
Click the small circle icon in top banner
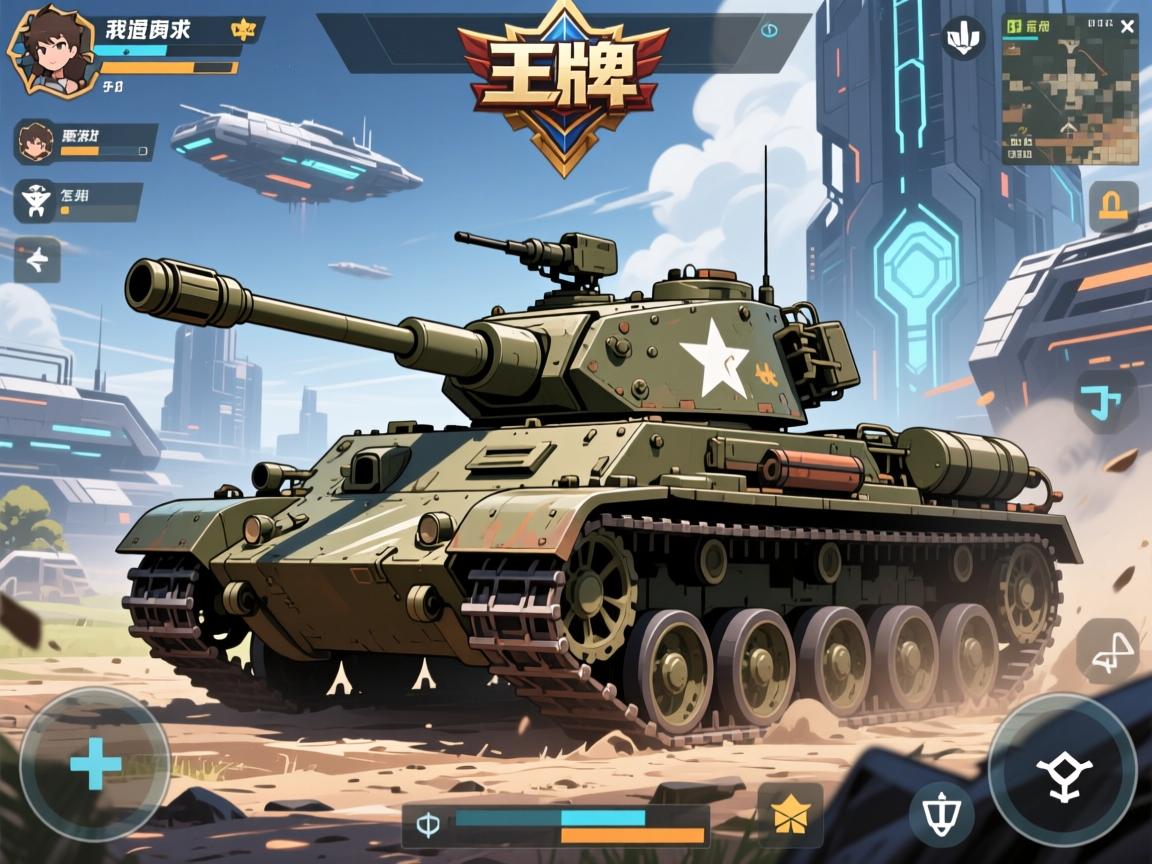768,30
